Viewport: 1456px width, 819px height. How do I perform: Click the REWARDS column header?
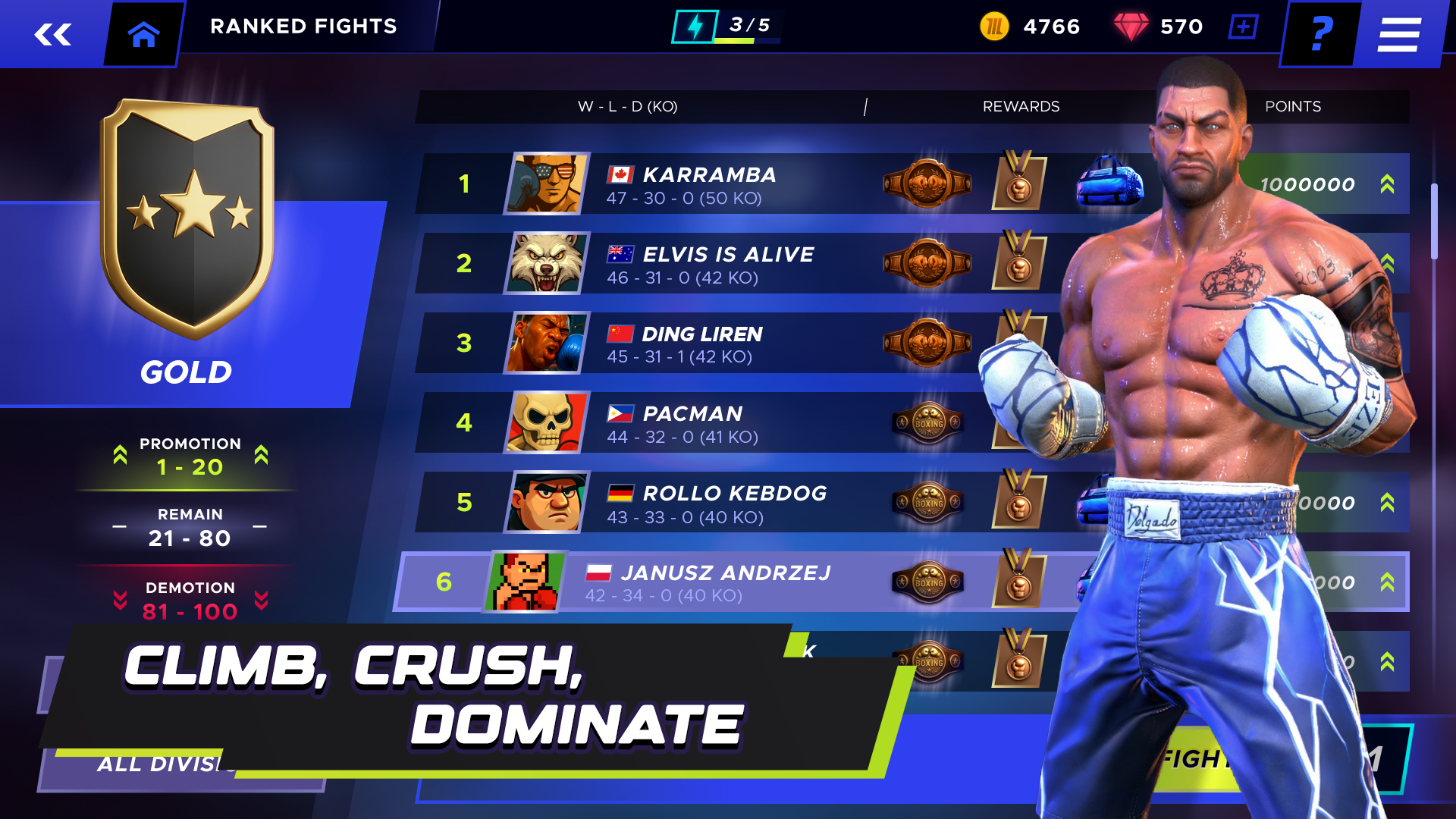1022,106
